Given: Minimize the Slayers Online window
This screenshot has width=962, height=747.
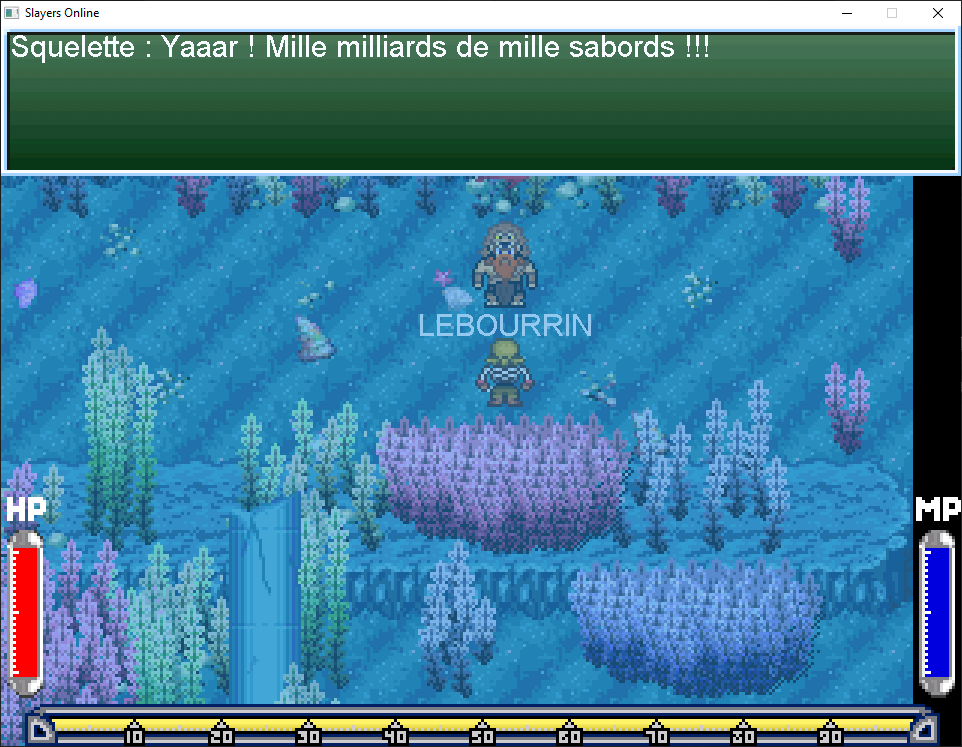Looking at the screenshot, I should pyautogui.click(x=846, y=13).
